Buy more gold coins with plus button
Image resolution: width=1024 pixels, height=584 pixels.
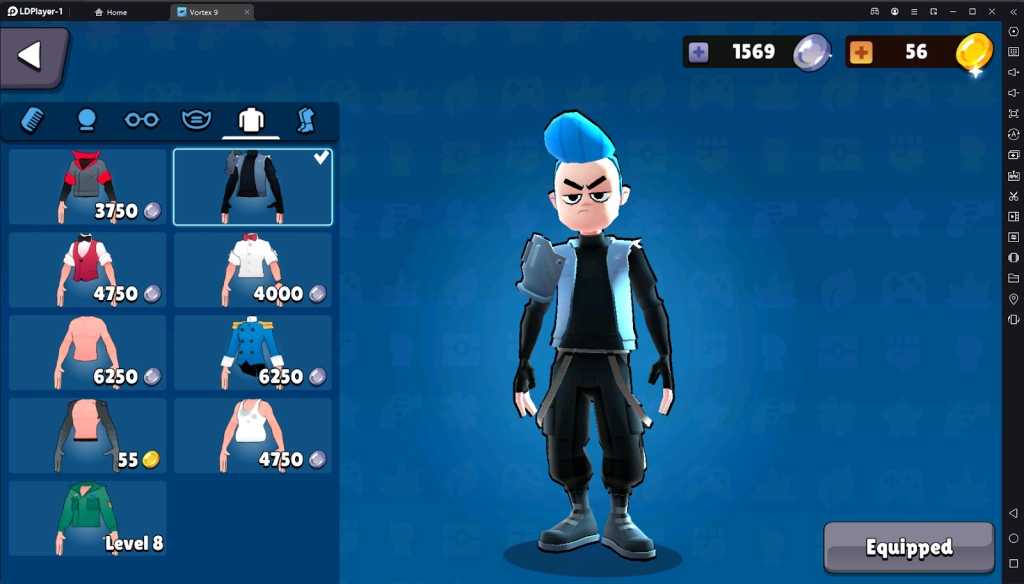pos(861,52)
